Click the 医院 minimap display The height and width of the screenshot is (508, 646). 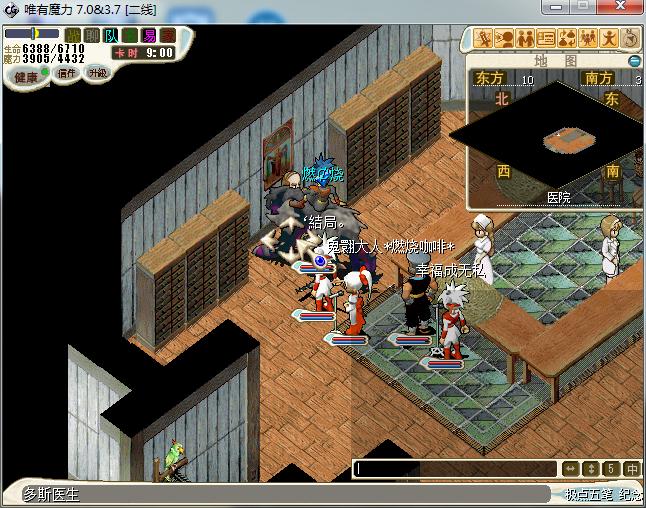pyautogui.click(x=560, y=145)
